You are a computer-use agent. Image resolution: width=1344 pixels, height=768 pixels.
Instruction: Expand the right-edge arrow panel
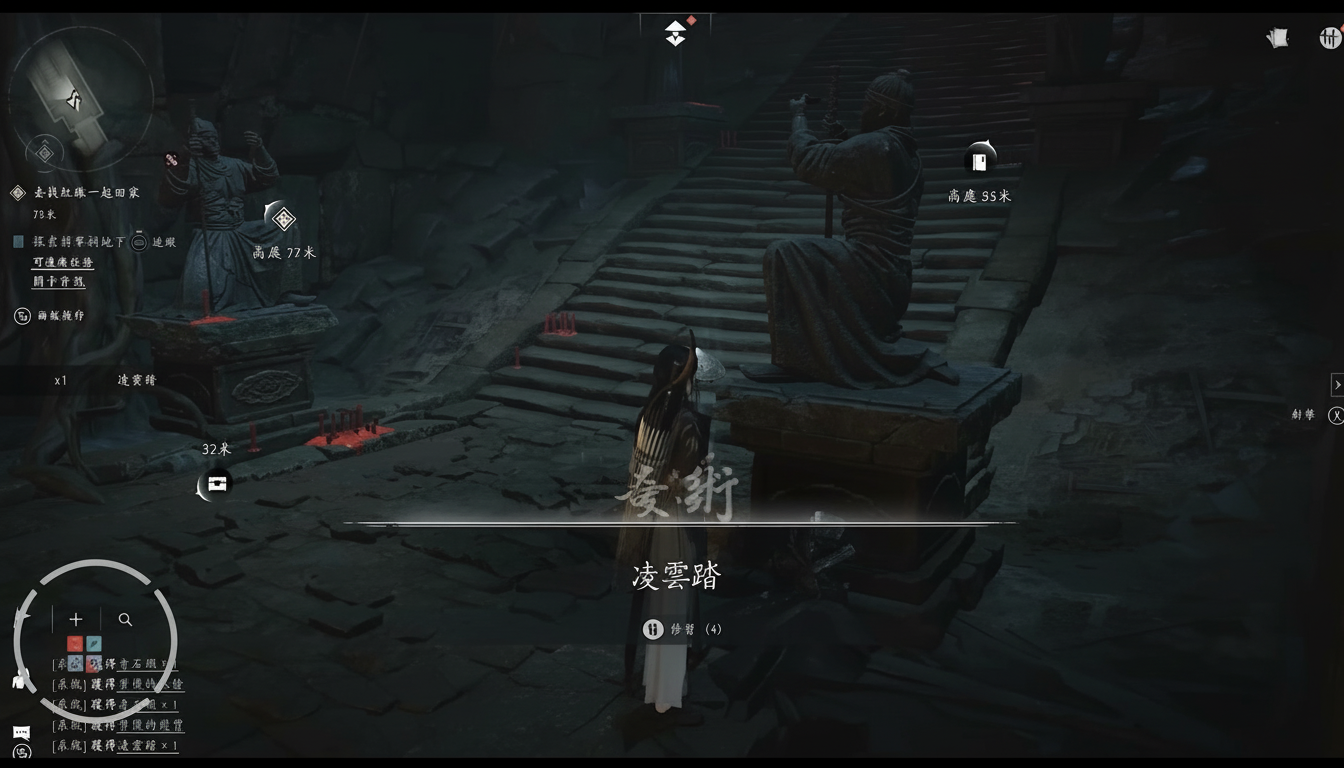(x=1338, y=384)
